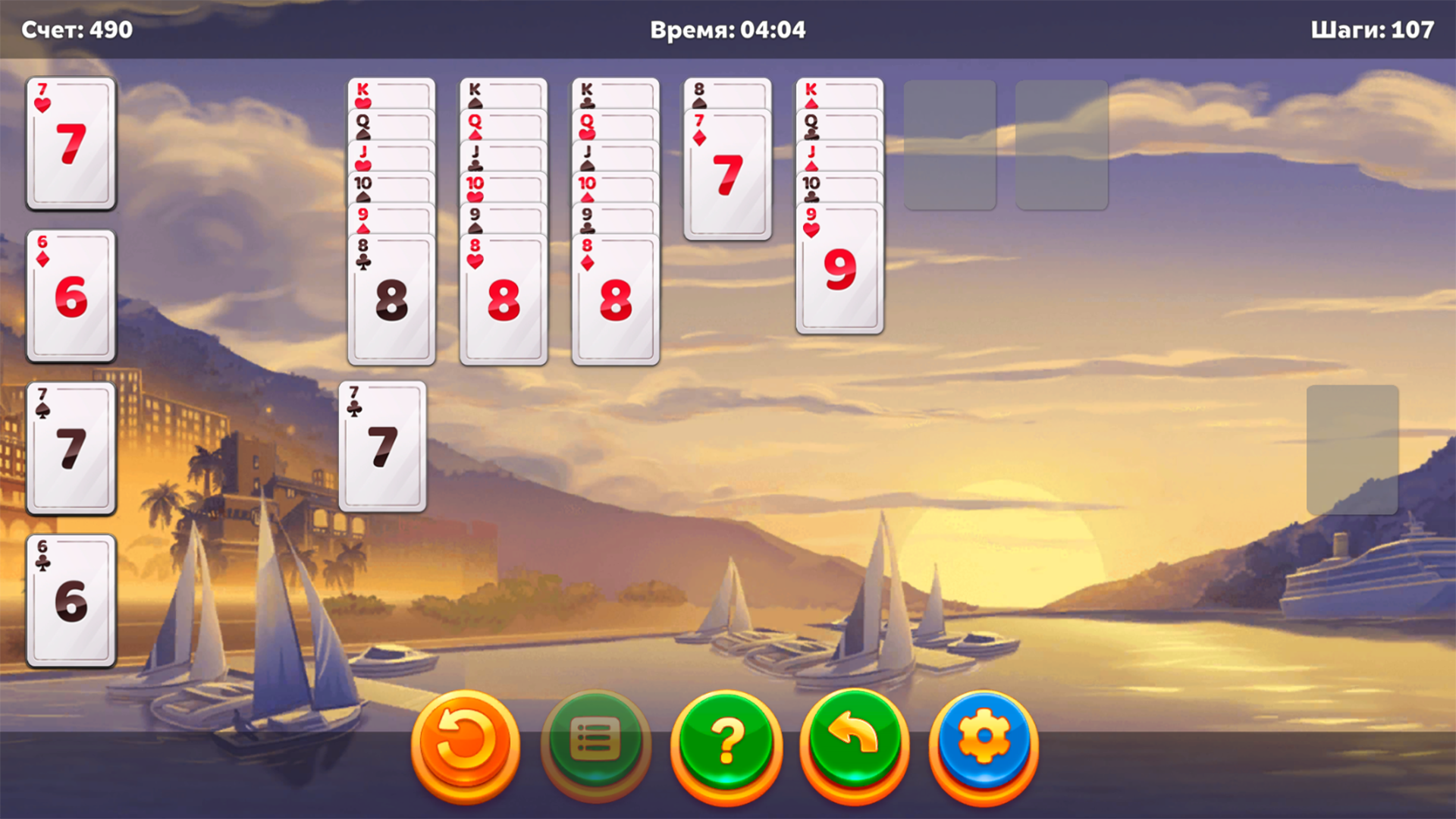The height and width of the screenshot is (819, 1456).
Task: Pick the 7 of spades card
Action: pos(71,447)
